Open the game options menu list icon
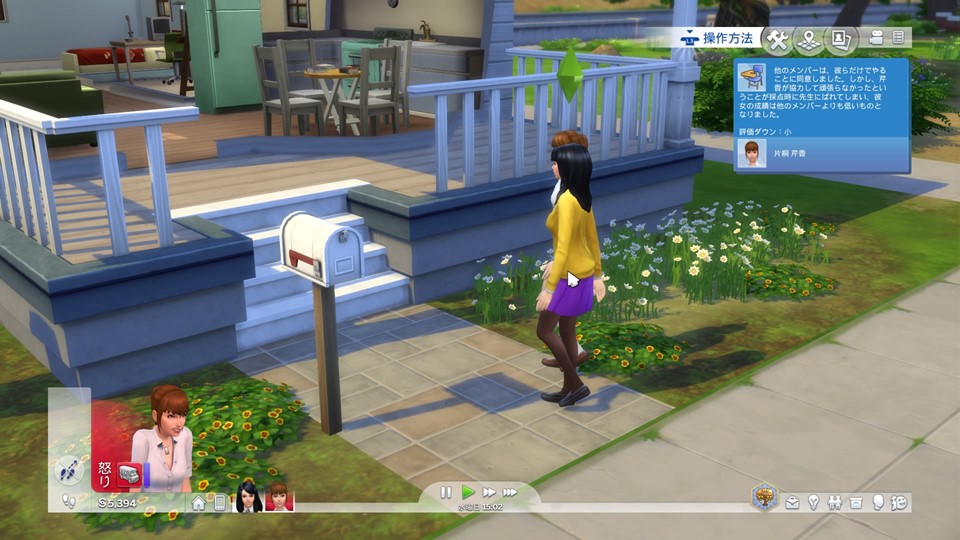Screen dimensions: 960x540 click(899, 38)
